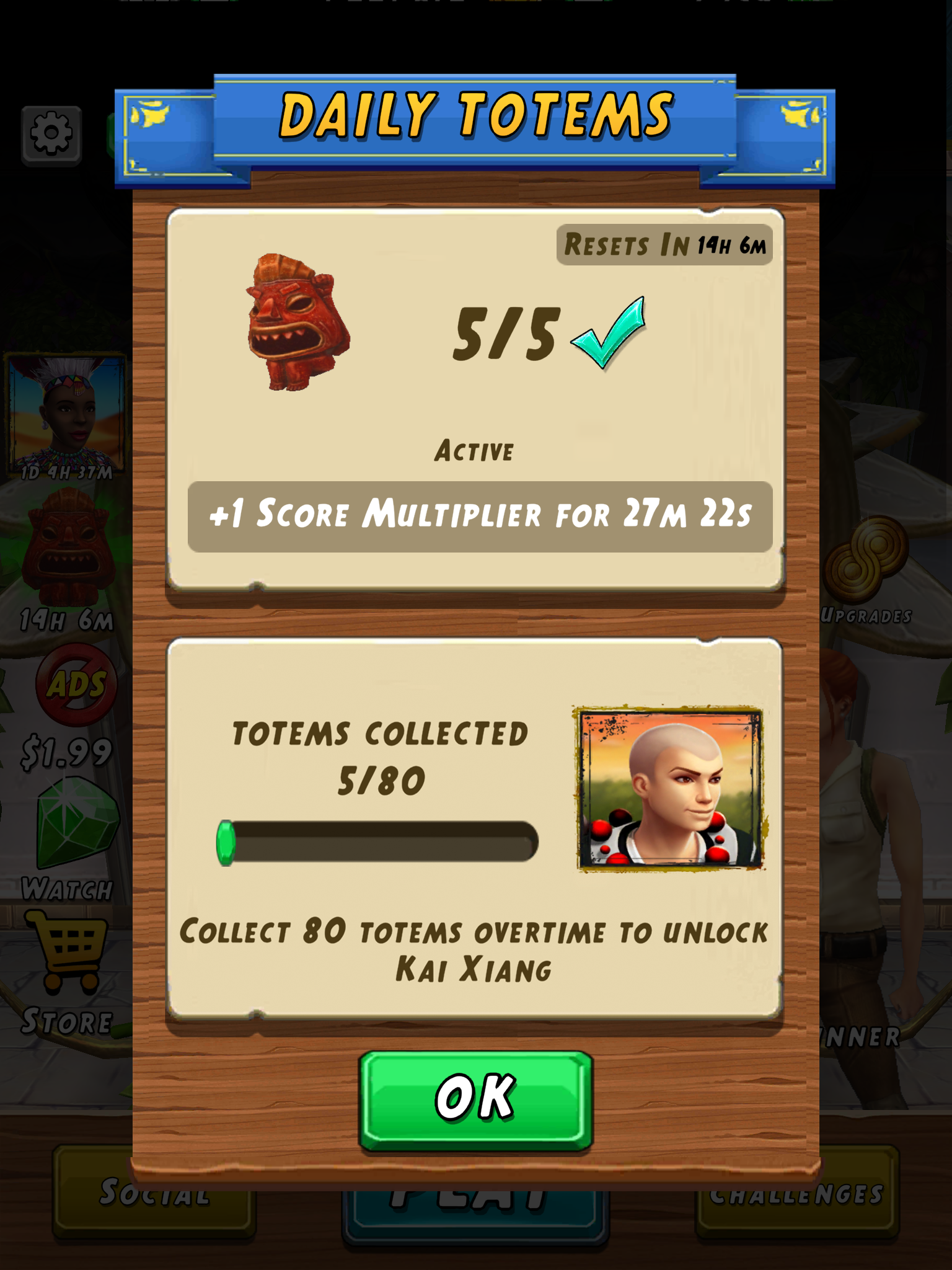The width and height of the screenshot is (952, 1270).
Task: Select the Daily Totems totem icon
Action: point(297,322)
